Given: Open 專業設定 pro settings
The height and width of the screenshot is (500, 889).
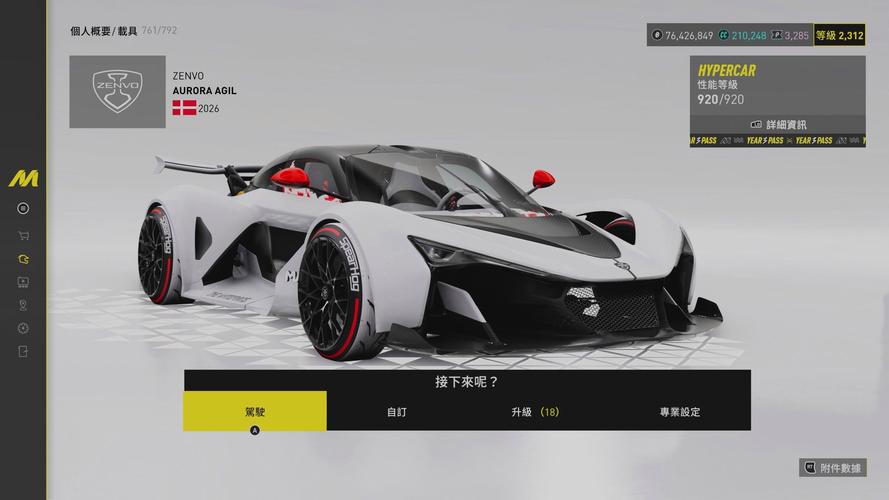Looking at the screenshot, I should tap(679, 411).
